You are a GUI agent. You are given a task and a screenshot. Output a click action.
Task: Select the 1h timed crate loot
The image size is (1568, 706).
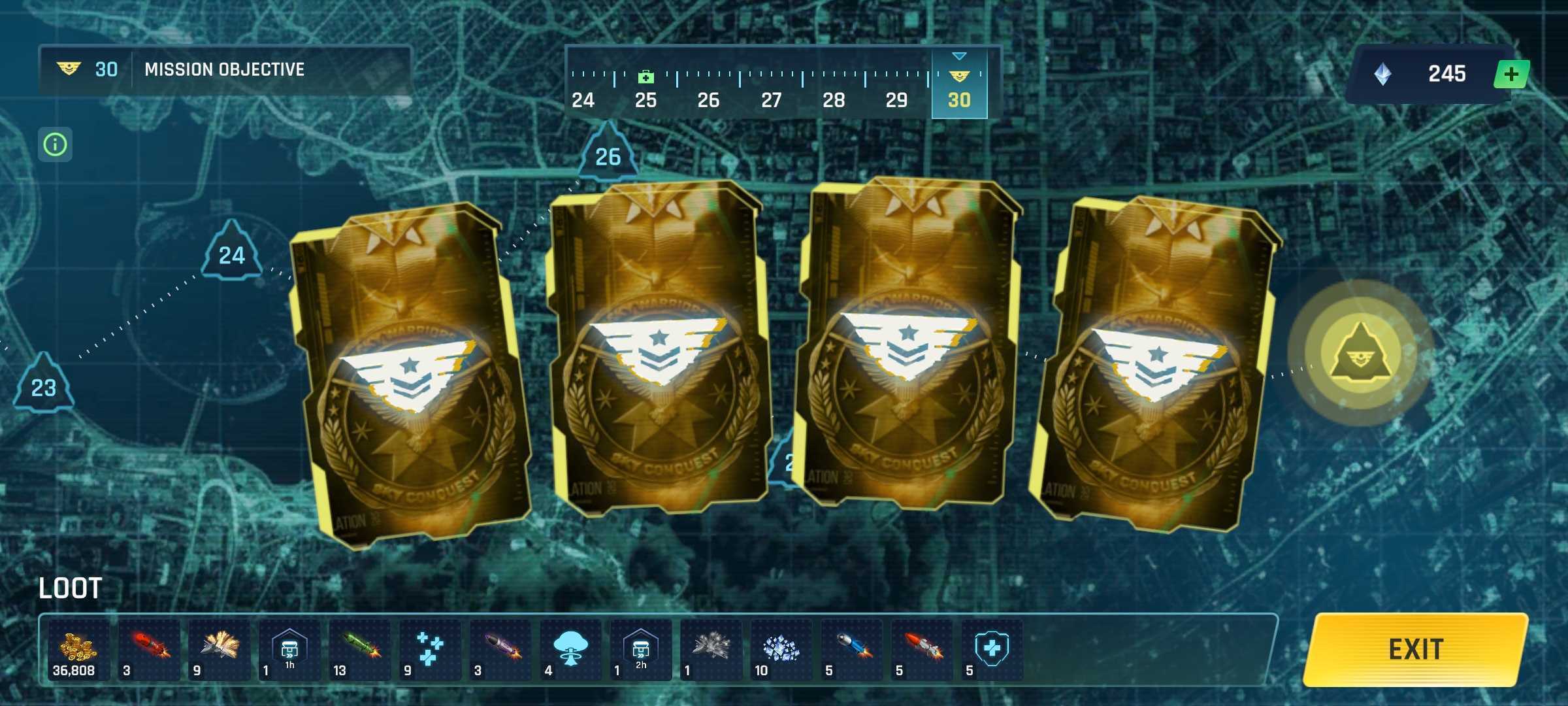(289, 651)
